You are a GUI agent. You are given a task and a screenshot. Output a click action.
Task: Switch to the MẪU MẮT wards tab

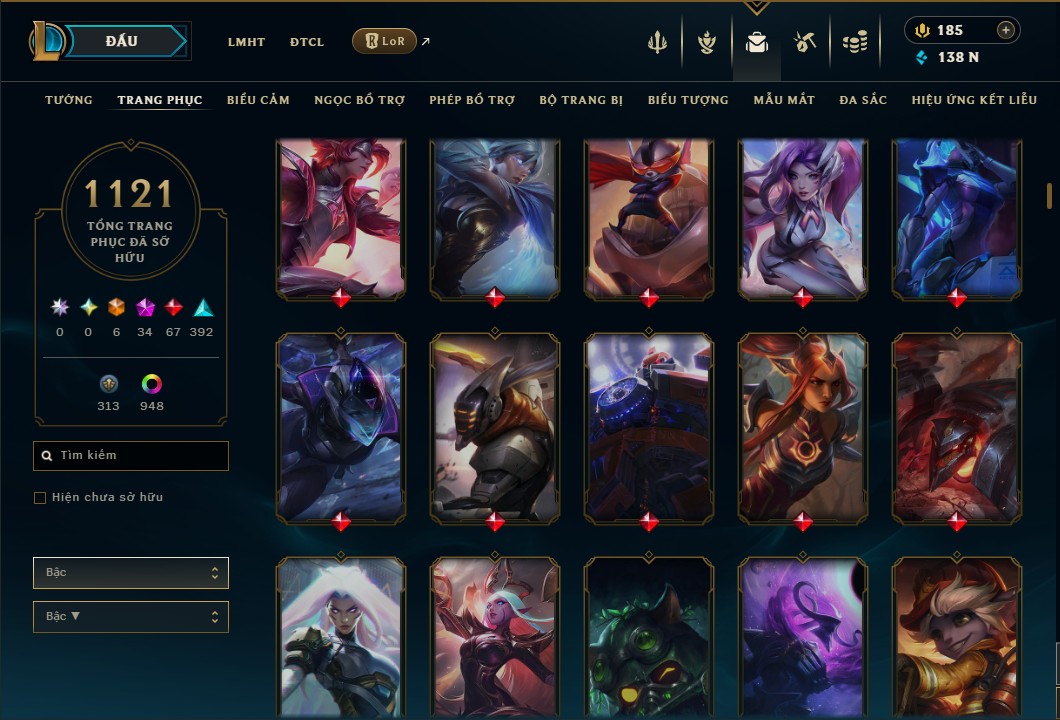click(784, 100)
